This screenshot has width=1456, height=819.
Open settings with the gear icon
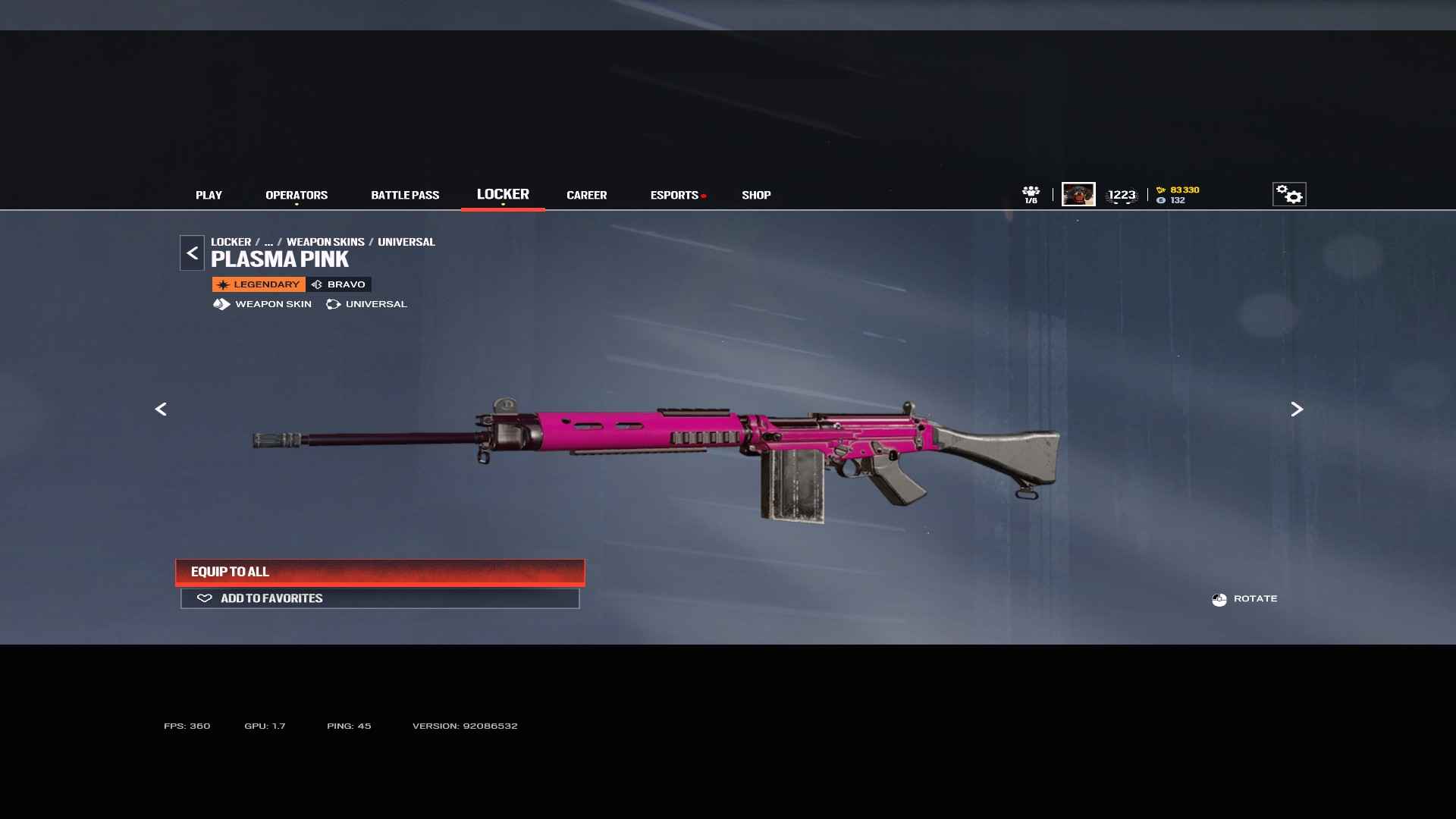(1289, 194)
